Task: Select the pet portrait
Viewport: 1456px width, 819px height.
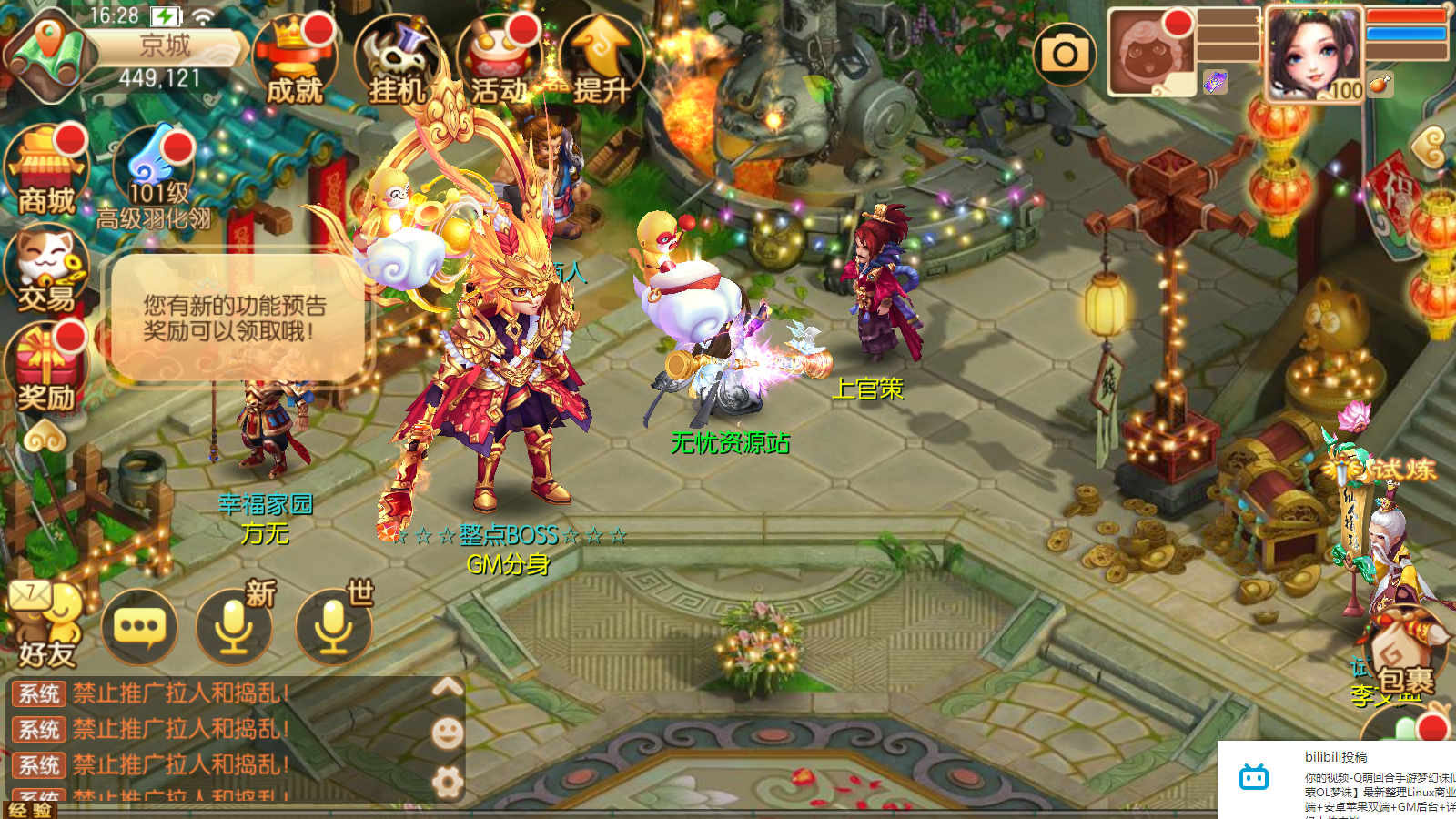Action: click(1149, 52)
